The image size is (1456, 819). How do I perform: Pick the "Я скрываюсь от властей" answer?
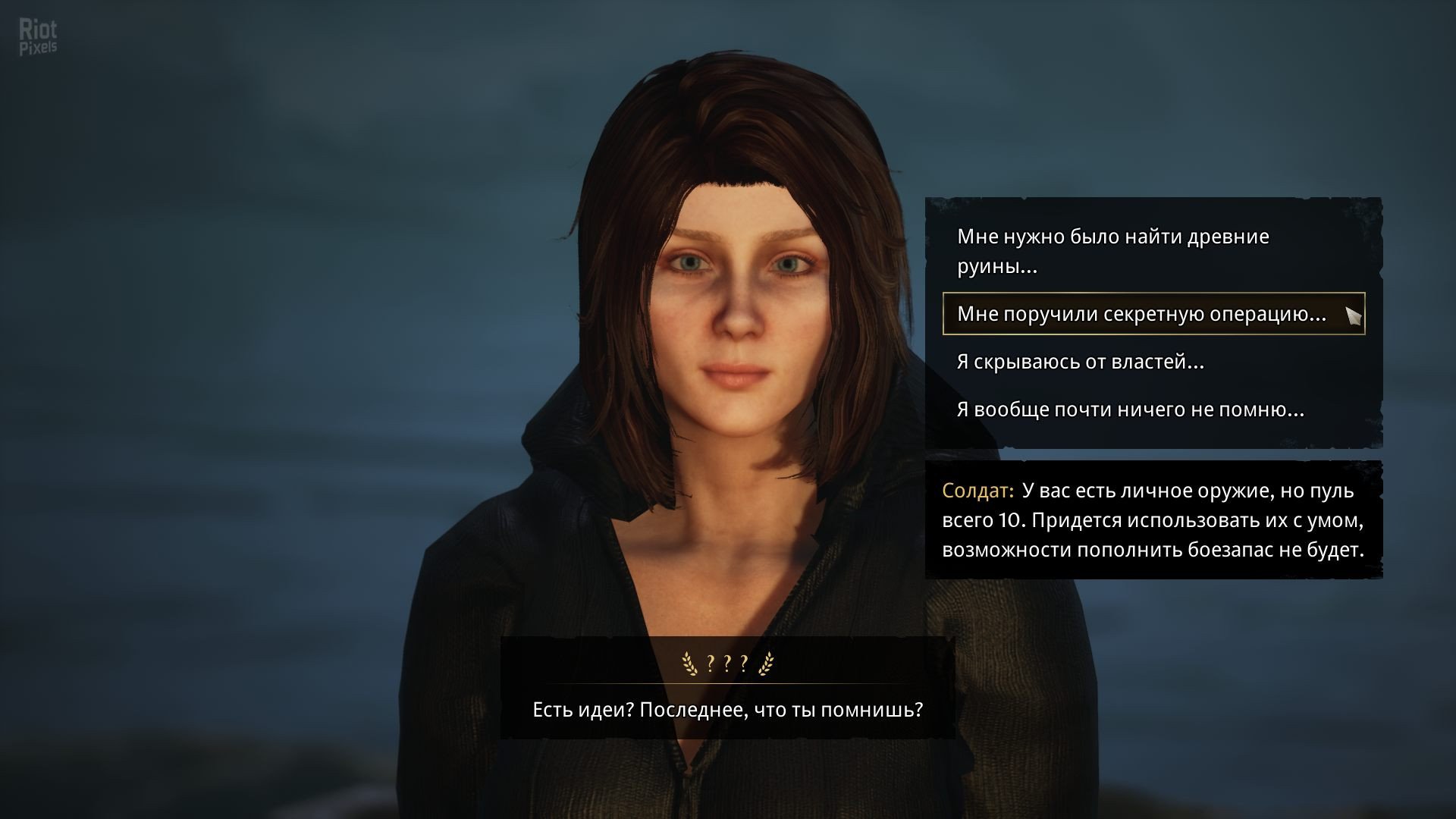click(x=1081, y=362)
